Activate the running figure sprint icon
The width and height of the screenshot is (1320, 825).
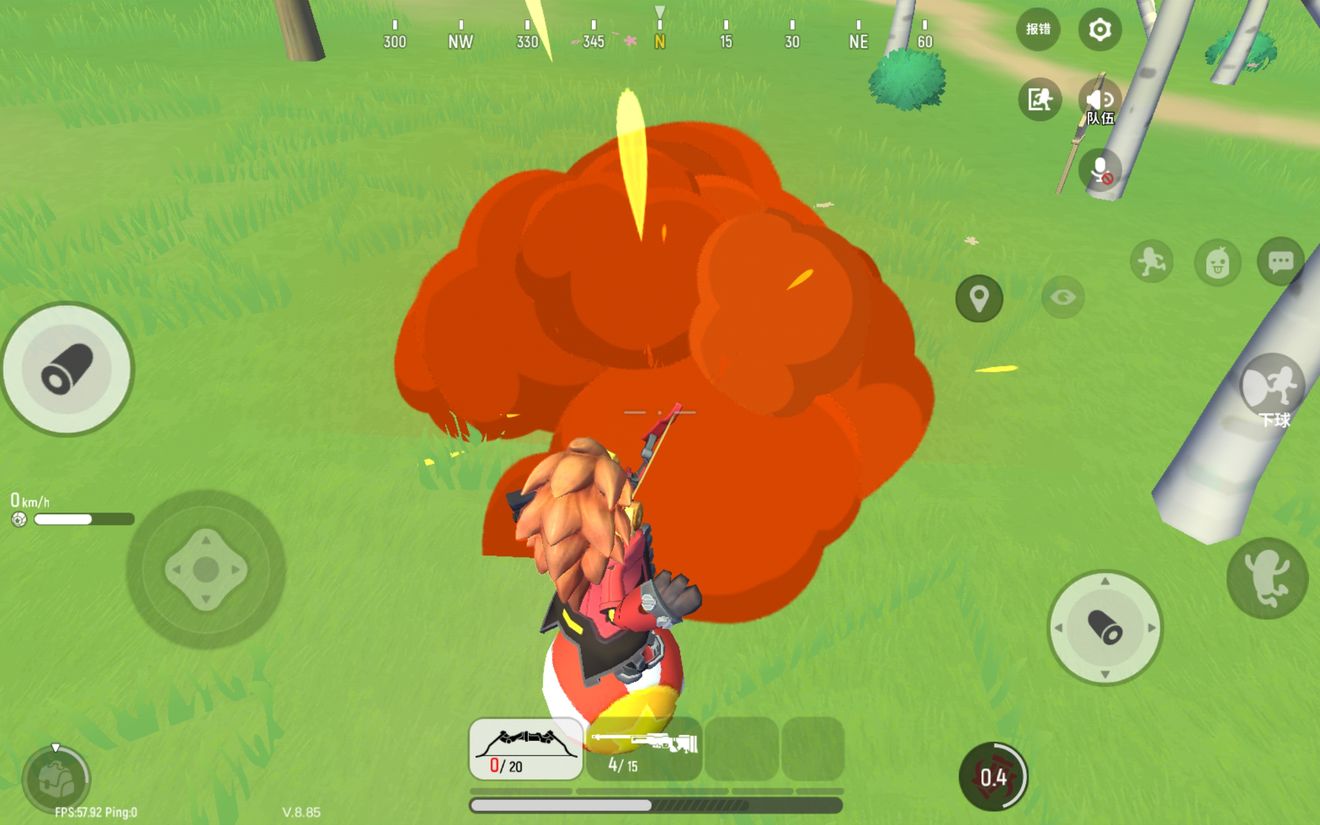1152,262
